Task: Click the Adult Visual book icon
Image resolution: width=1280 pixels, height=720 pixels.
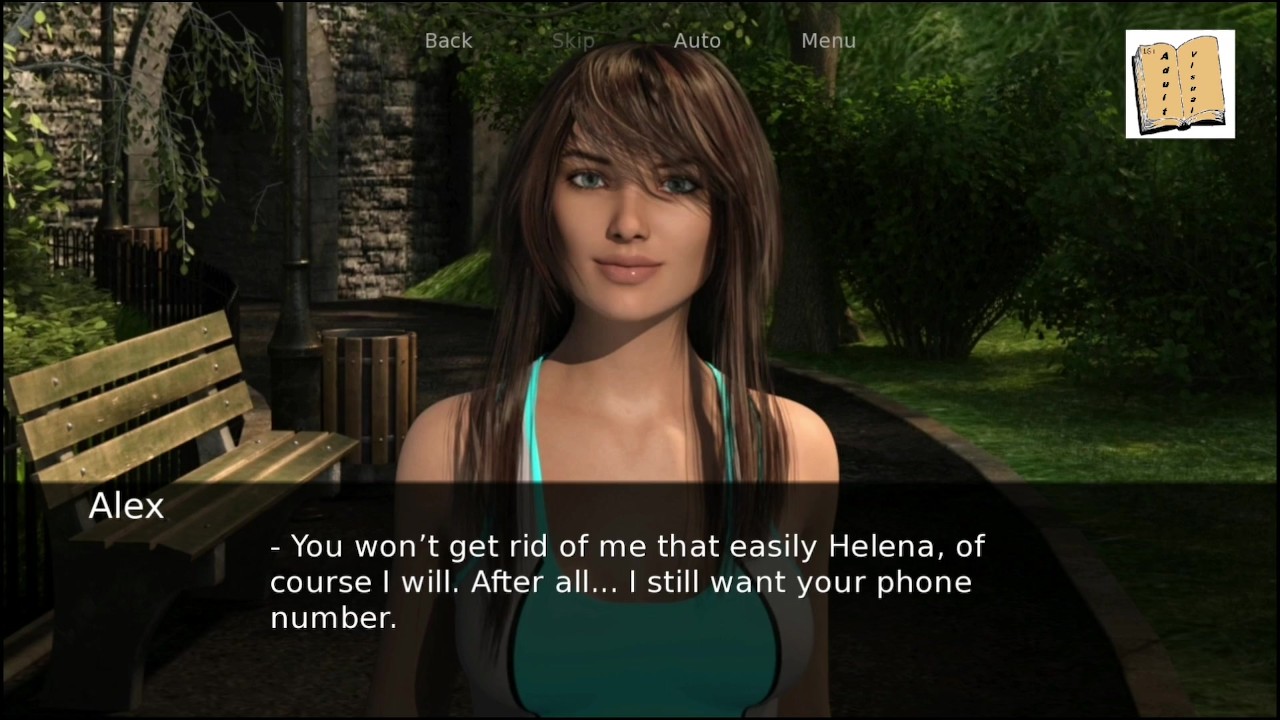Action: tap(1180, 84)
